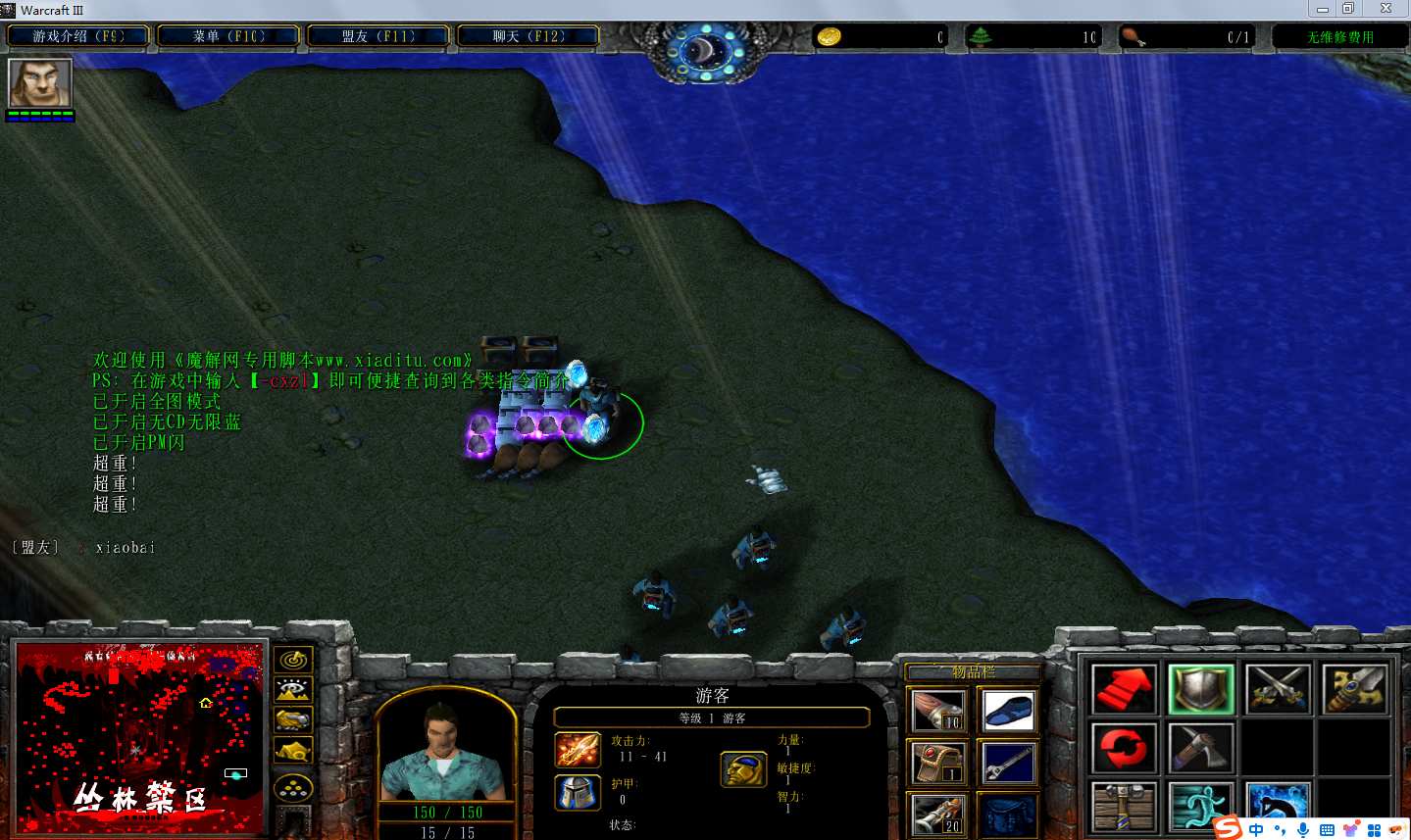
Task: Activate the single sword command icon
Action: pos(1354,689)
